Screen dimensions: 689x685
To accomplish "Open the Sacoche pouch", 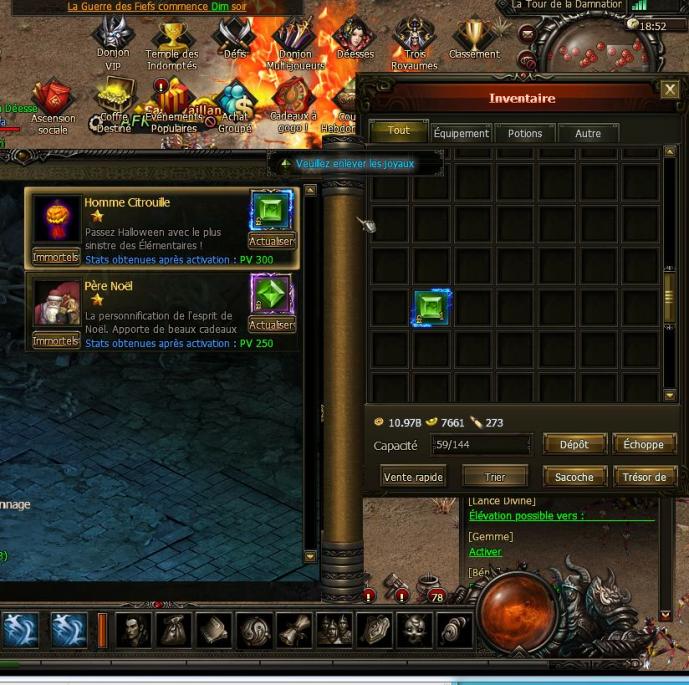I will [574, 477].
